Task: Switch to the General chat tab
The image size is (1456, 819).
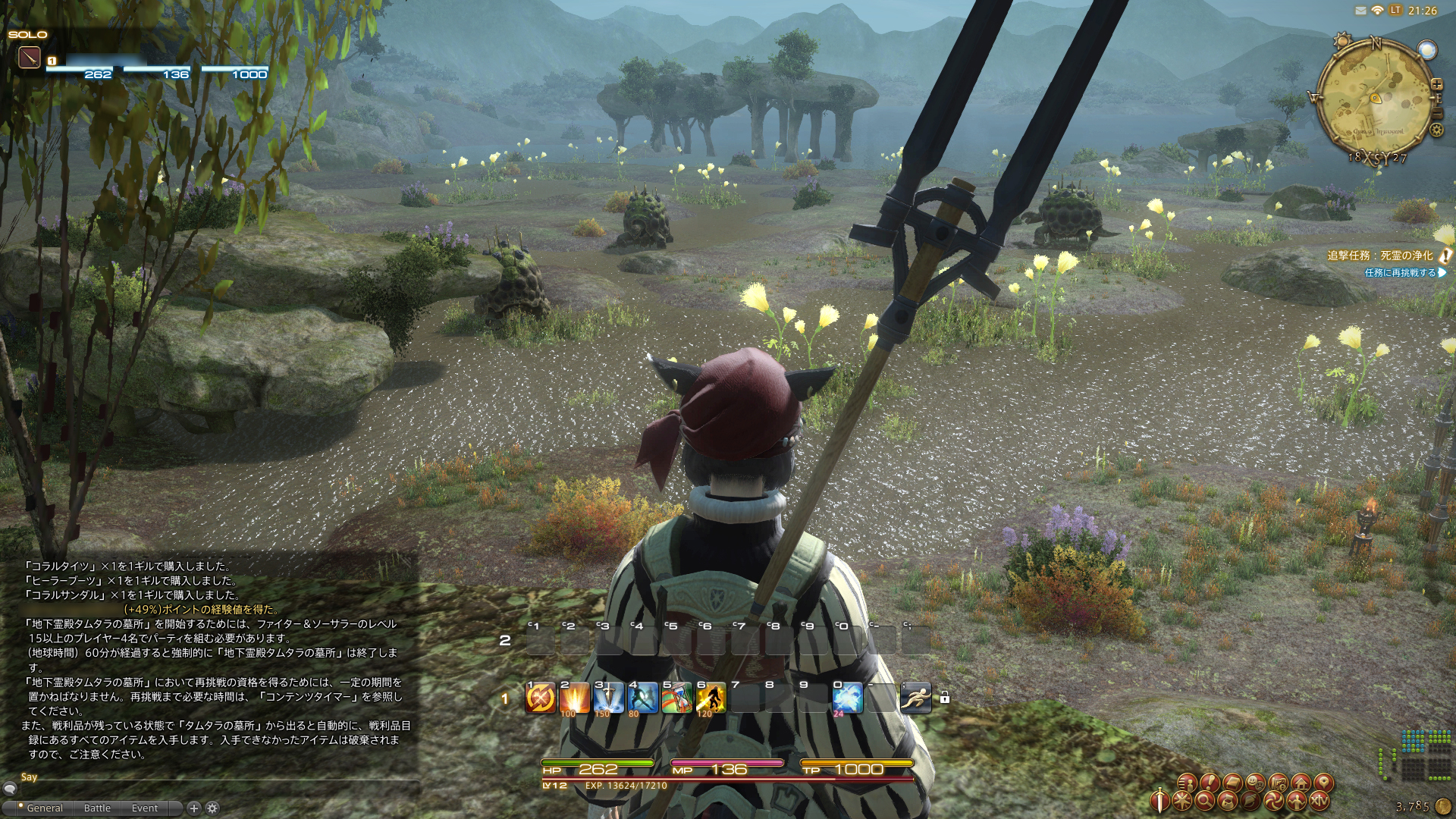Action: [45, 808]
